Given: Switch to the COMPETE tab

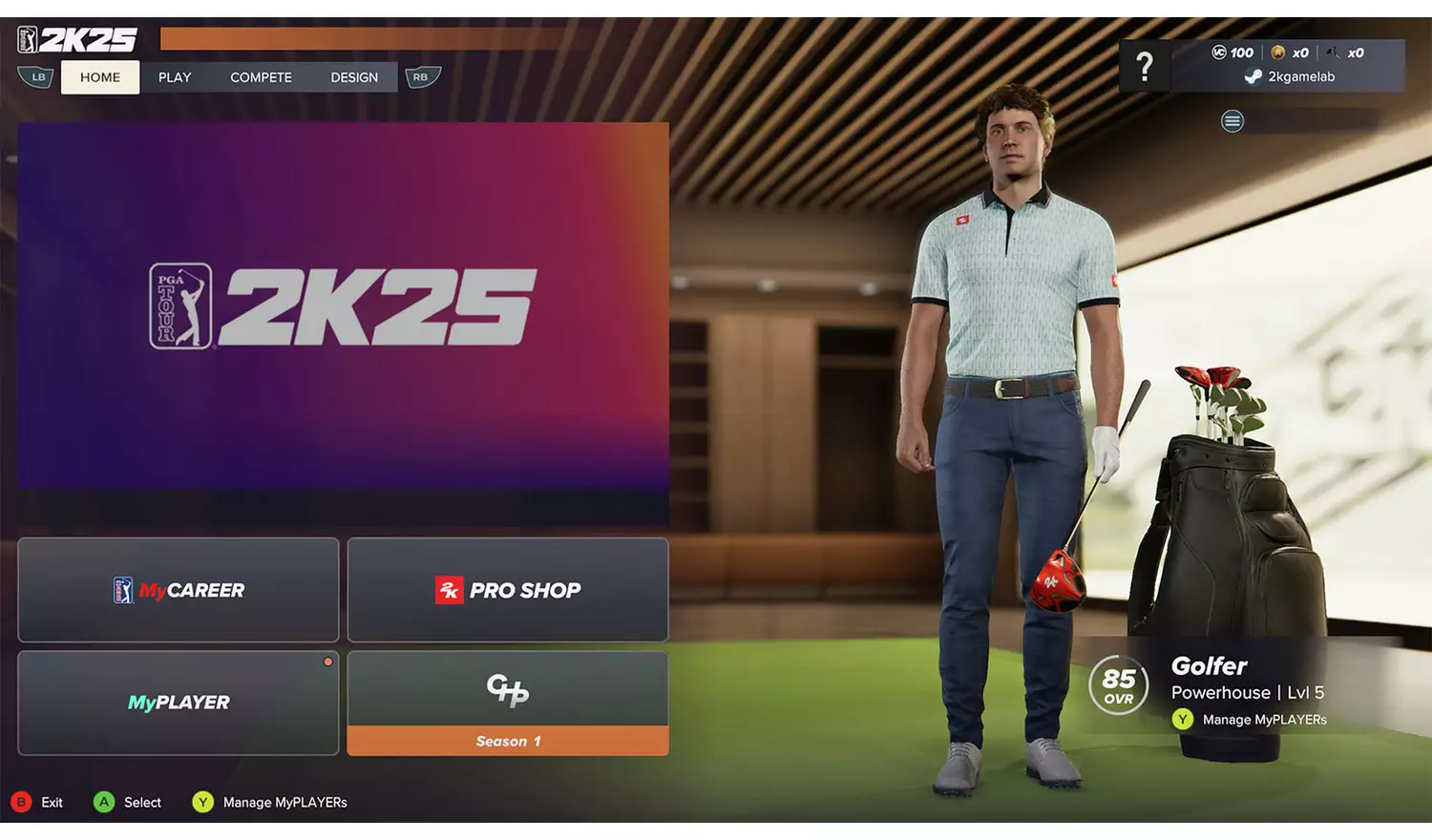Looking at the screenshot, I should [x=260, y=76].
